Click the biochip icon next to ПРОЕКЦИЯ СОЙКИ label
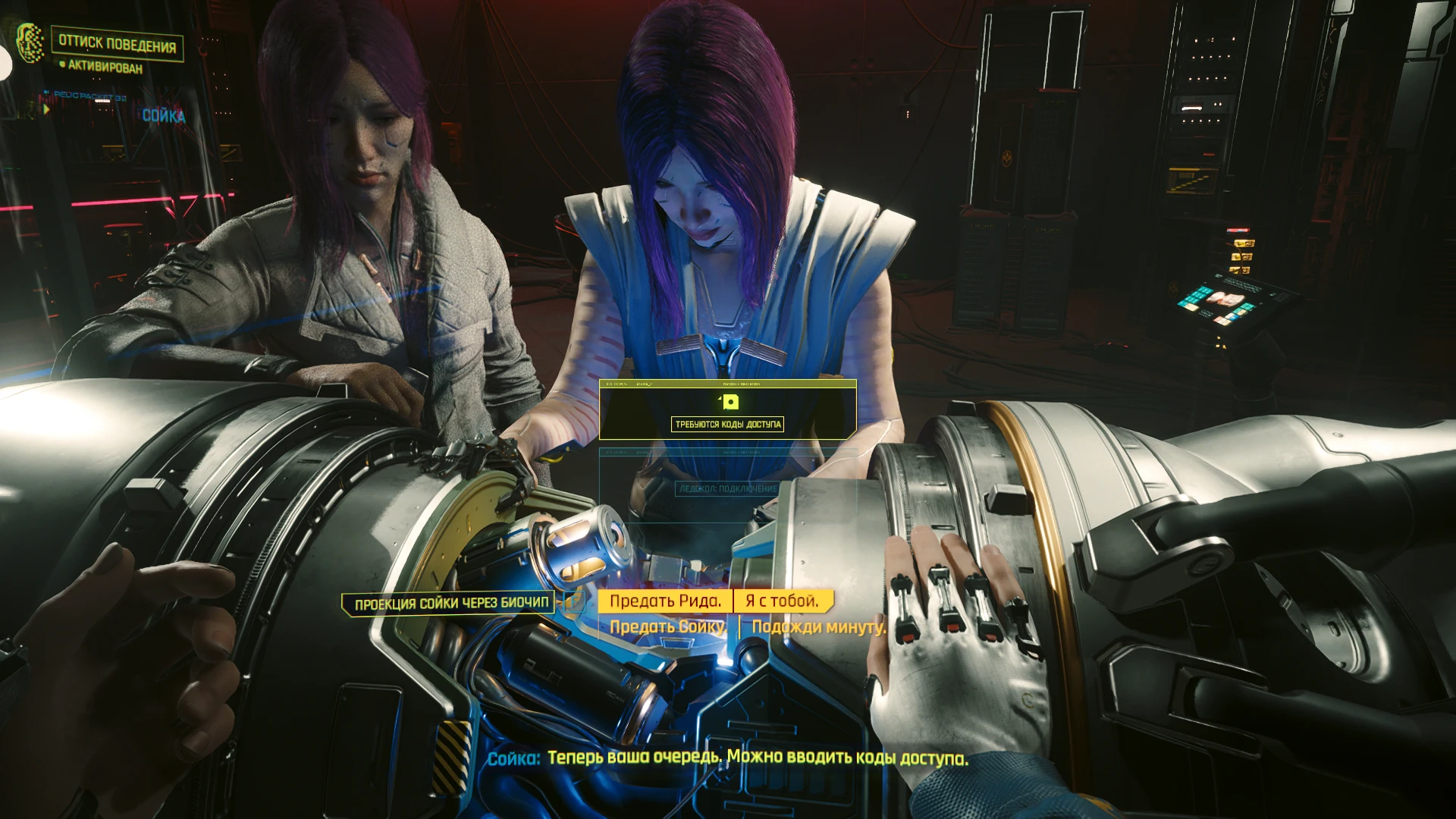 pos(575,601)
